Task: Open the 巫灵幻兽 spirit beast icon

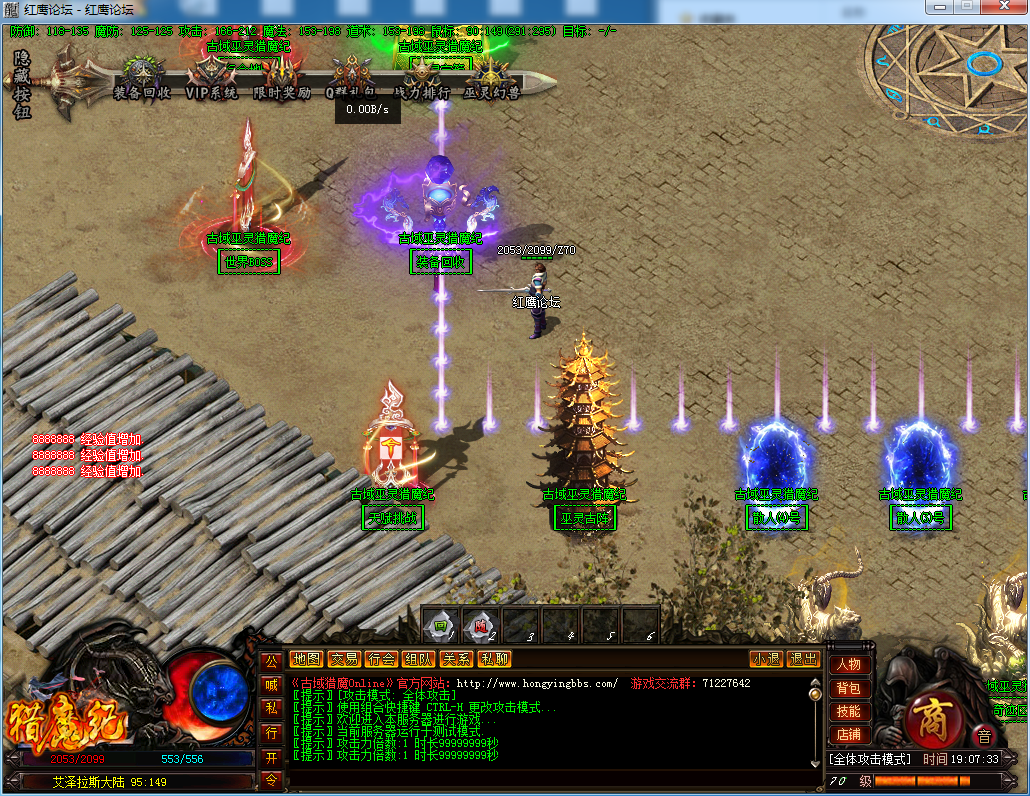Action: 491,76
